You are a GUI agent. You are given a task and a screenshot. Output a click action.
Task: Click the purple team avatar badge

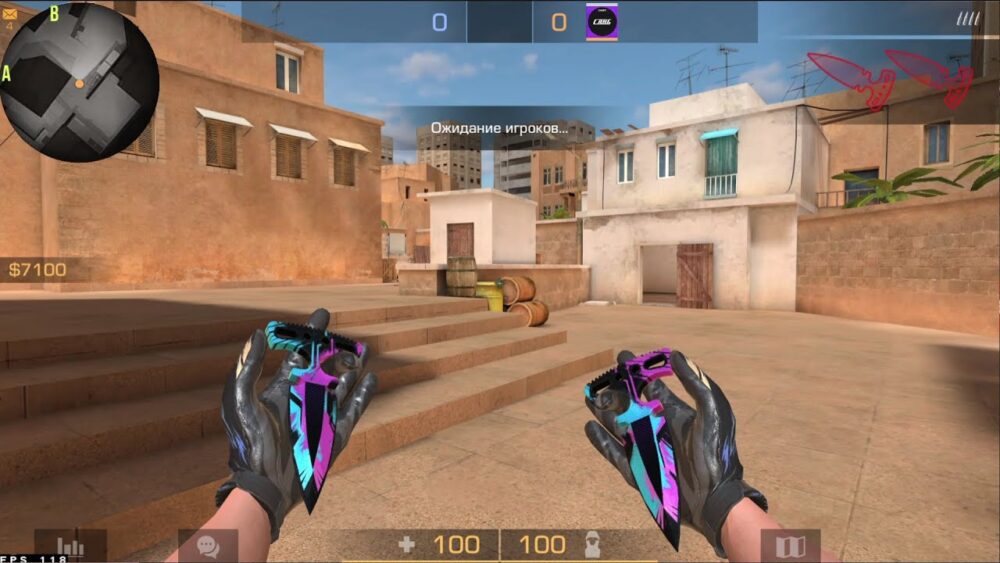pyautogui.click(x=602, y=21)
